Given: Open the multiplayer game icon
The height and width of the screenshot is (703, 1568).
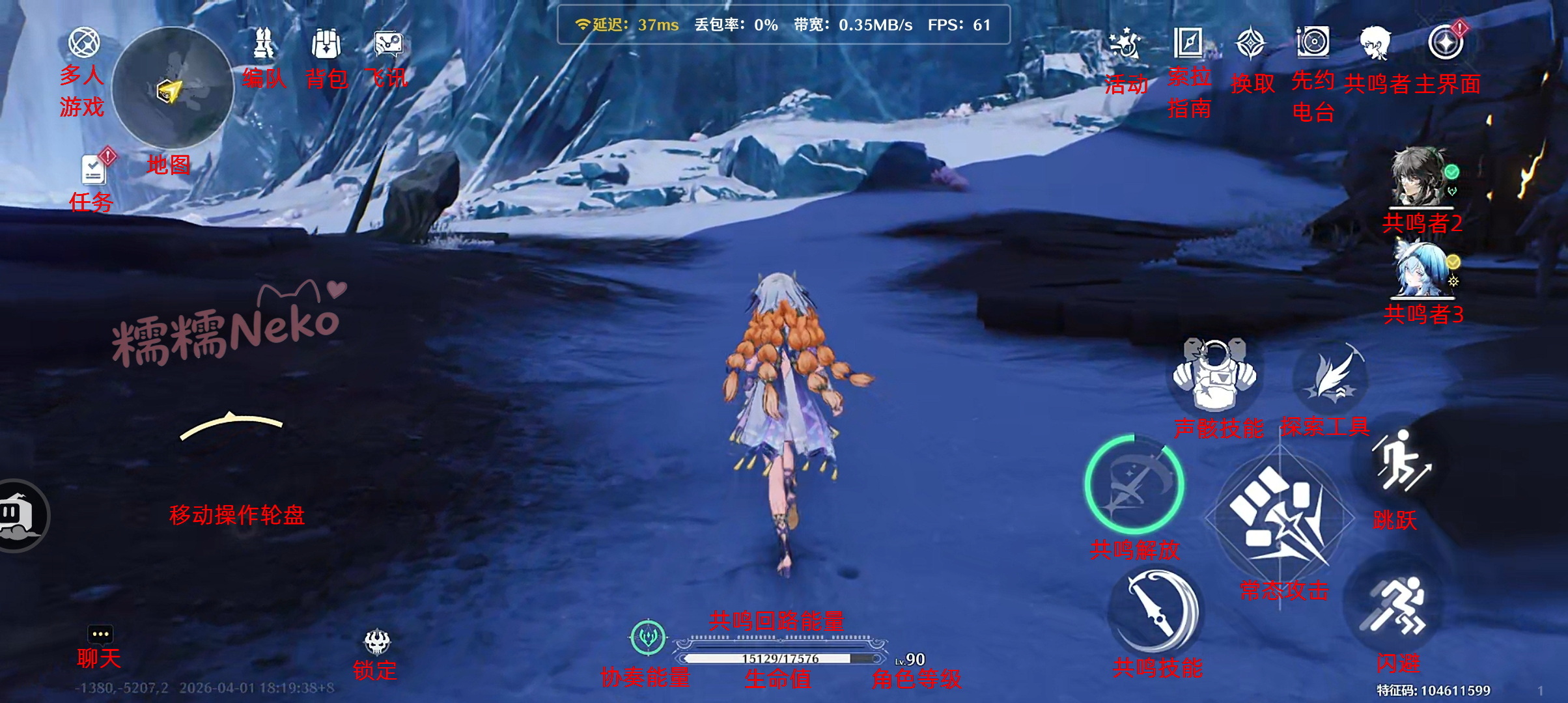Looking at the screenshot, I should point(84,43).
